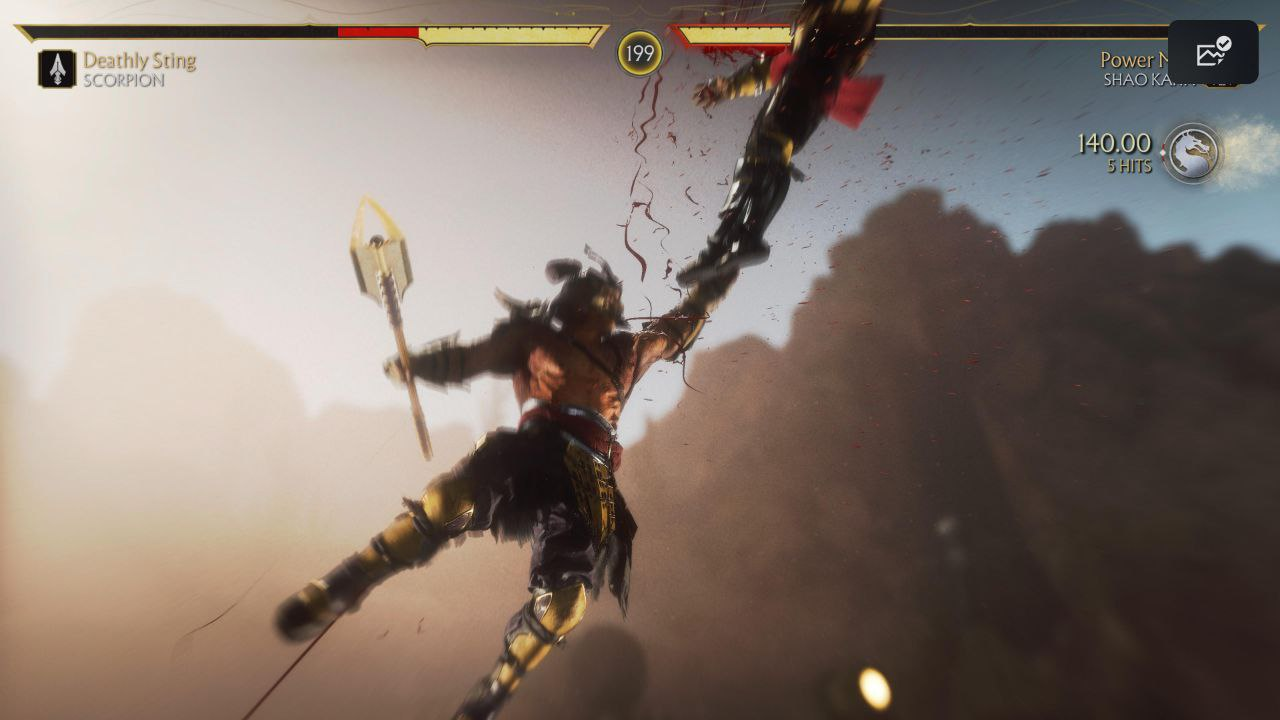This screenshot has height=720, width=1280.
Task: Open the performance overlay chart button
Action: [1212, 52]
